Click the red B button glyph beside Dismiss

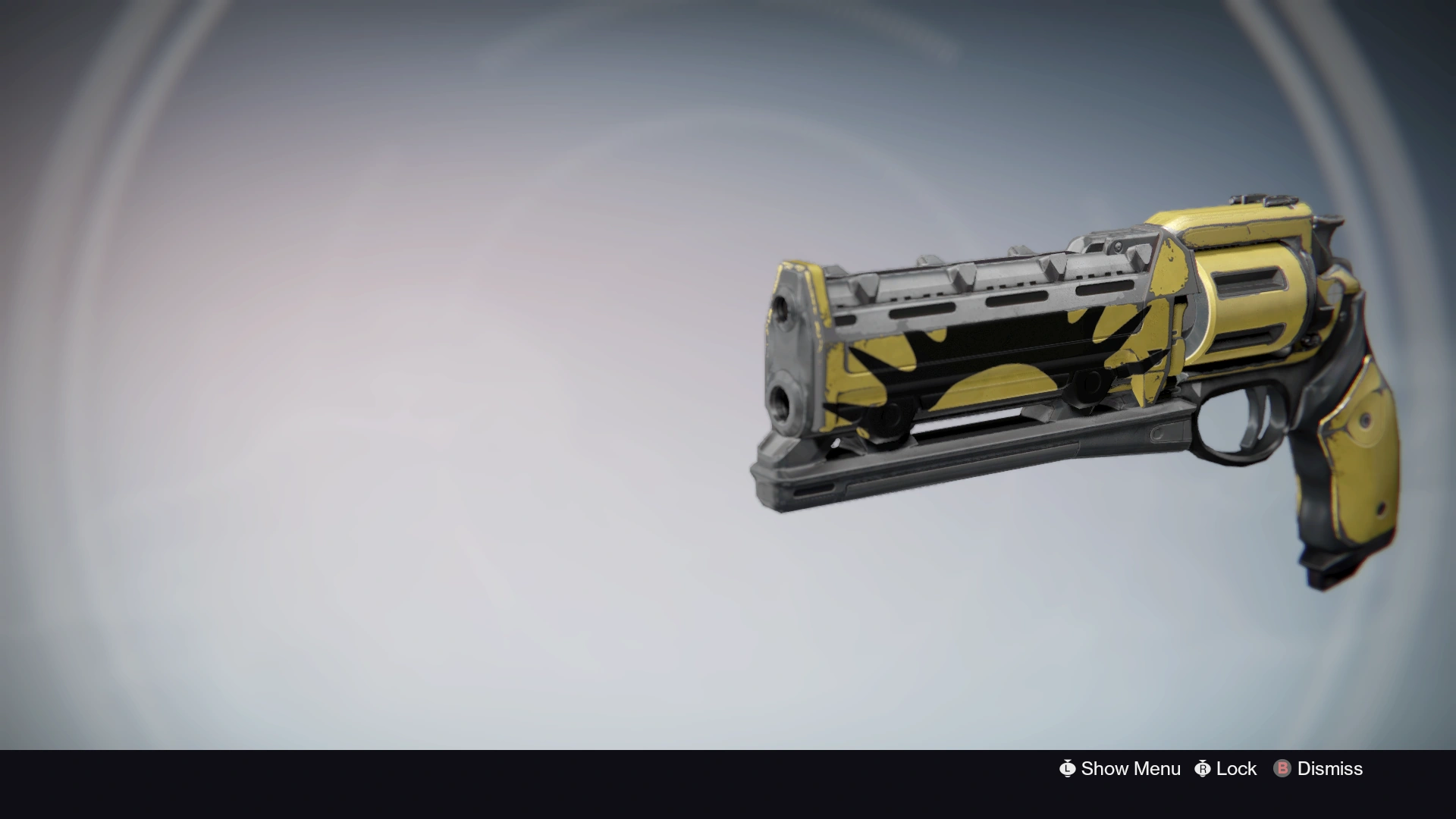pyautogui.click(x=1282, y=768)
